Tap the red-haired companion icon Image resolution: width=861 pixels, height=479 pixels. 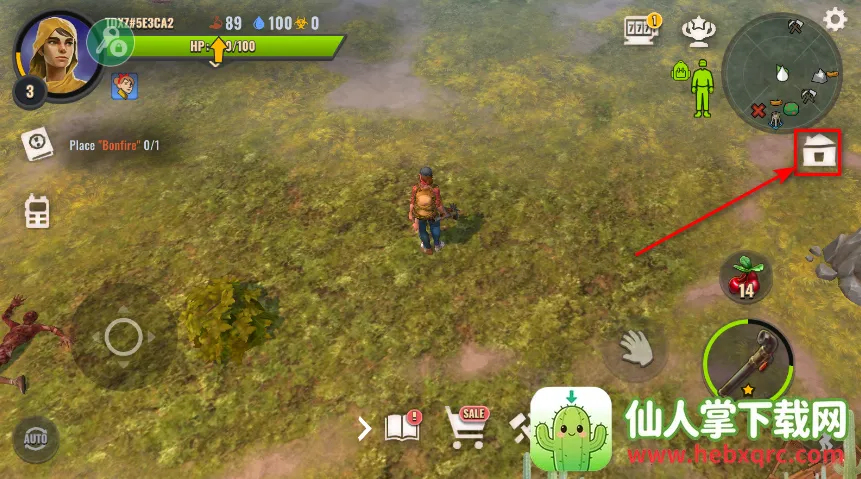[124, 86]
